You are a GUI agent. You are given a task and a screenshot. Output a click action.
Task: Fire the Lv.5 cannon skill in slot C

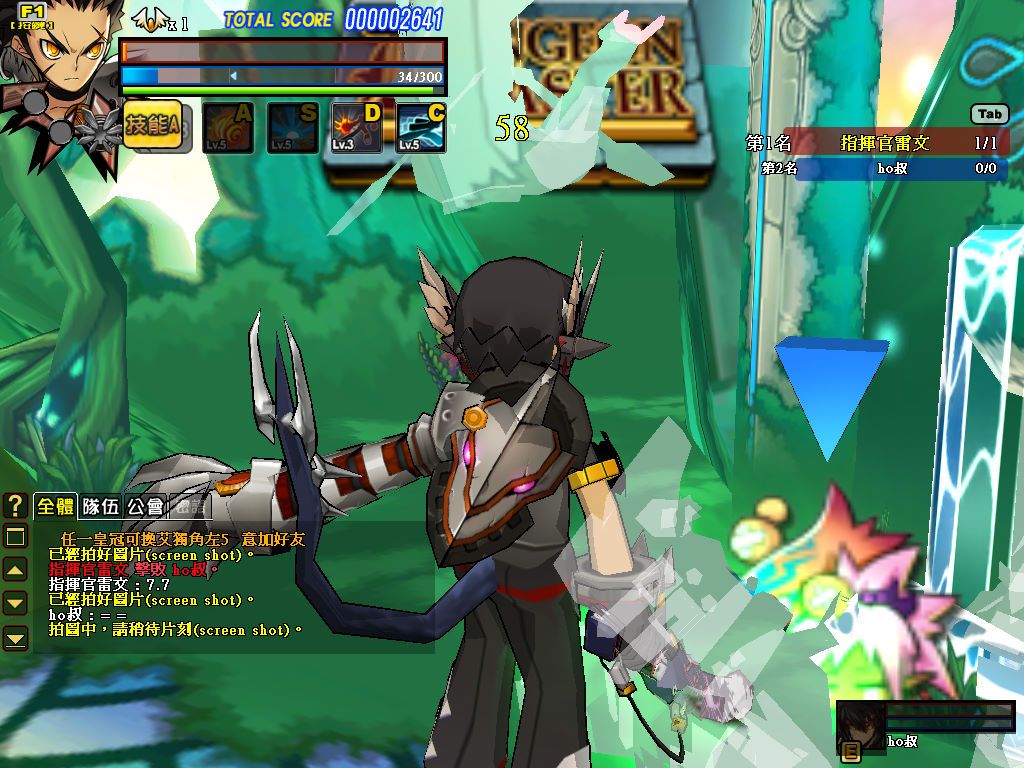(421, 128)
